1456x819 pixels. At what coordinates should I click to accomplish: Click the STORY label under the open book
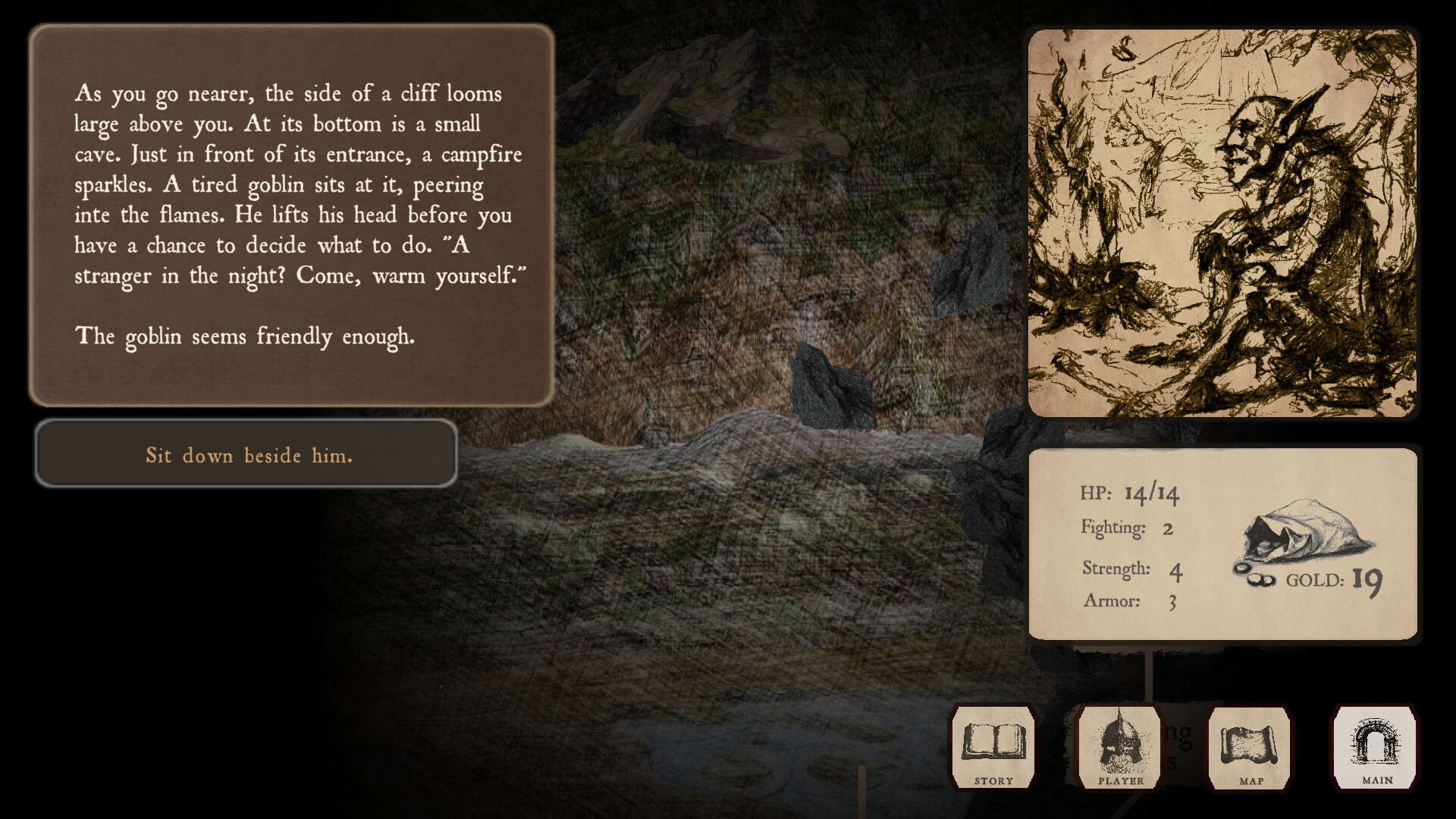point(993,780)
